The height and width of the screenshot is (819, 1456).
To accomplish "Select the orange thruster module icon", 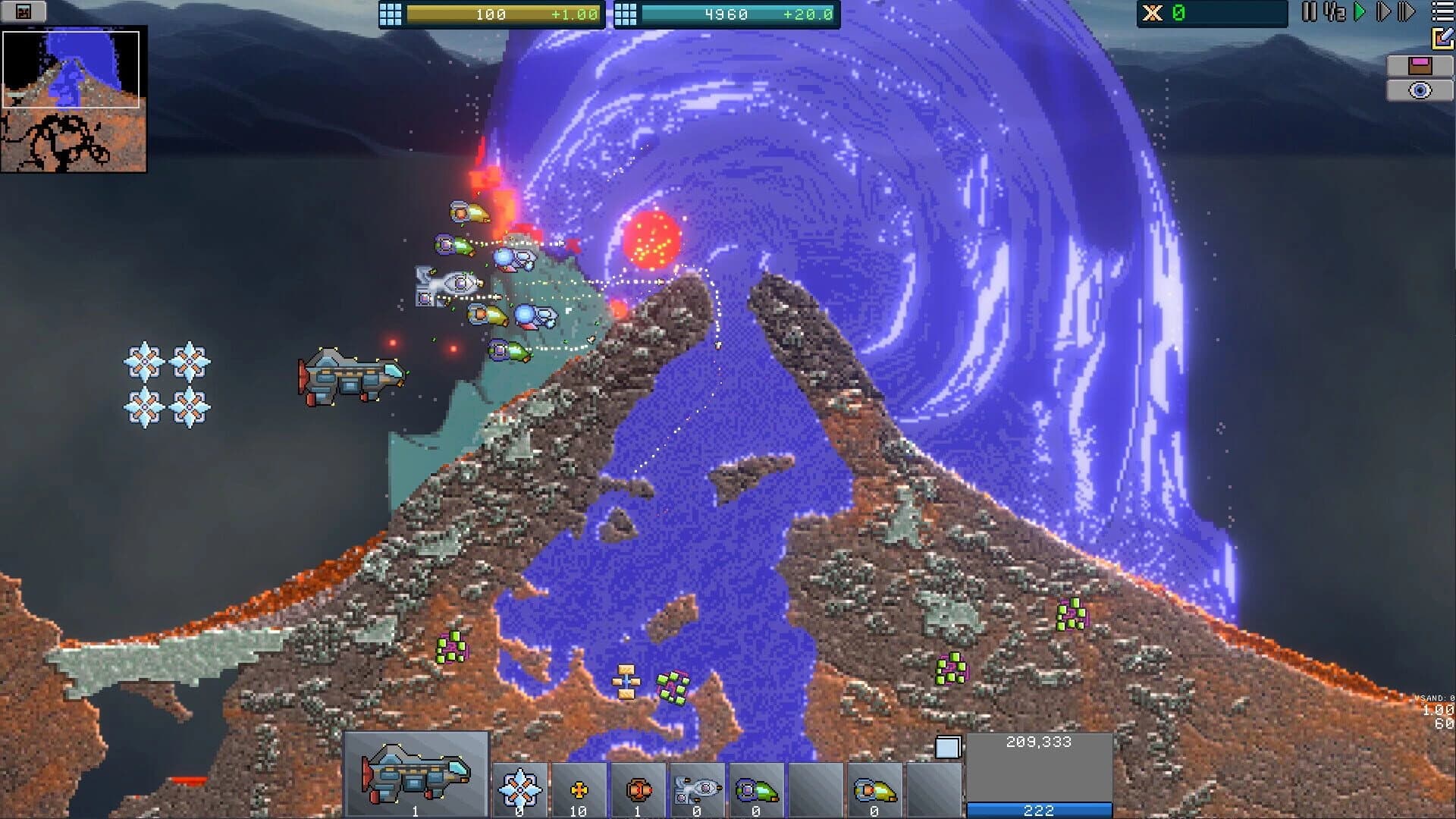I will point(637,789).
